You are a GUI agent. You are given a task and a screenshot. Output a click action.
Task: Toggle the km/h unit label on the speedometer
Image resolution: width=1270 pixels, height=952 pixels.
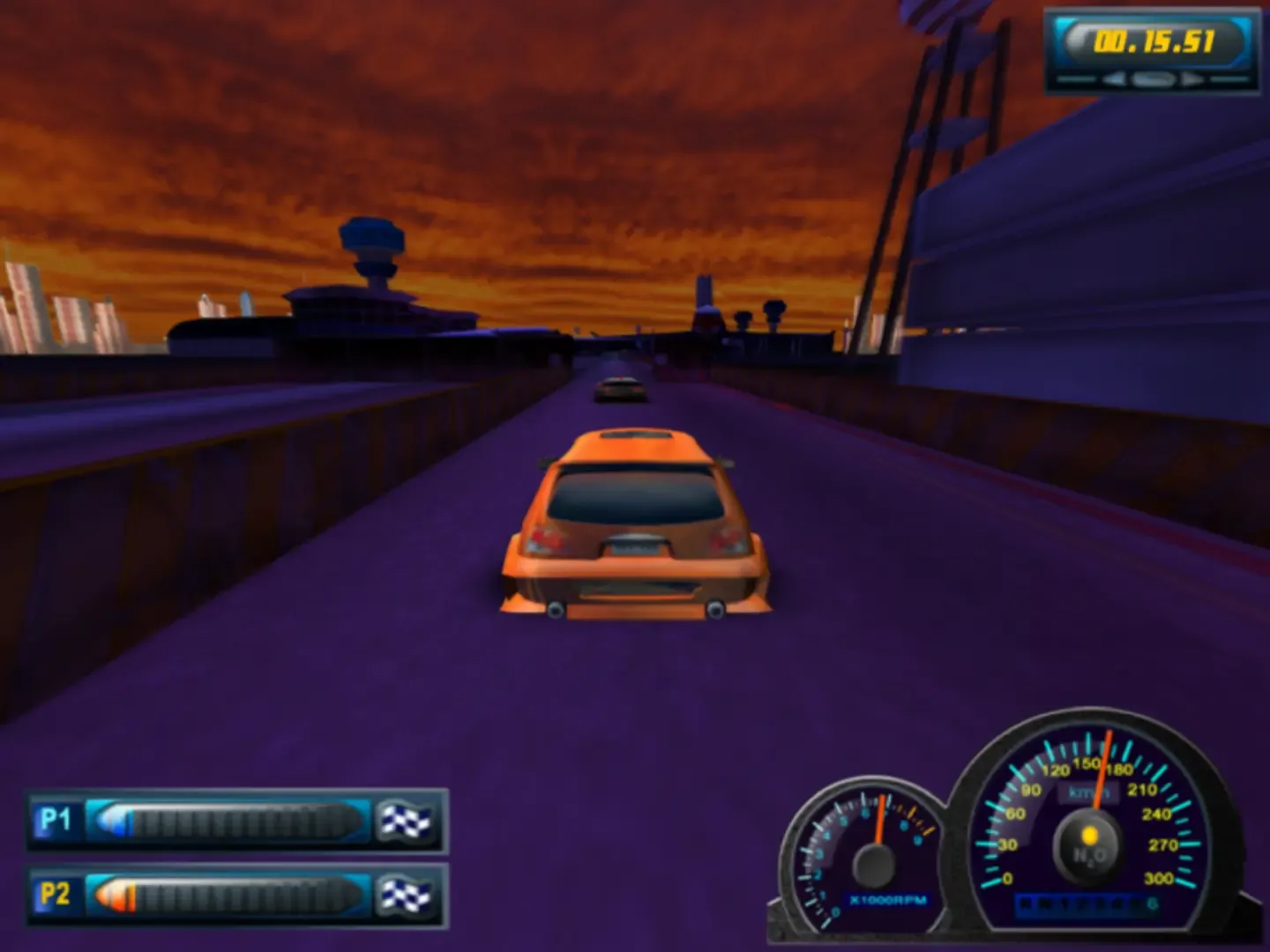[1089, 792]
